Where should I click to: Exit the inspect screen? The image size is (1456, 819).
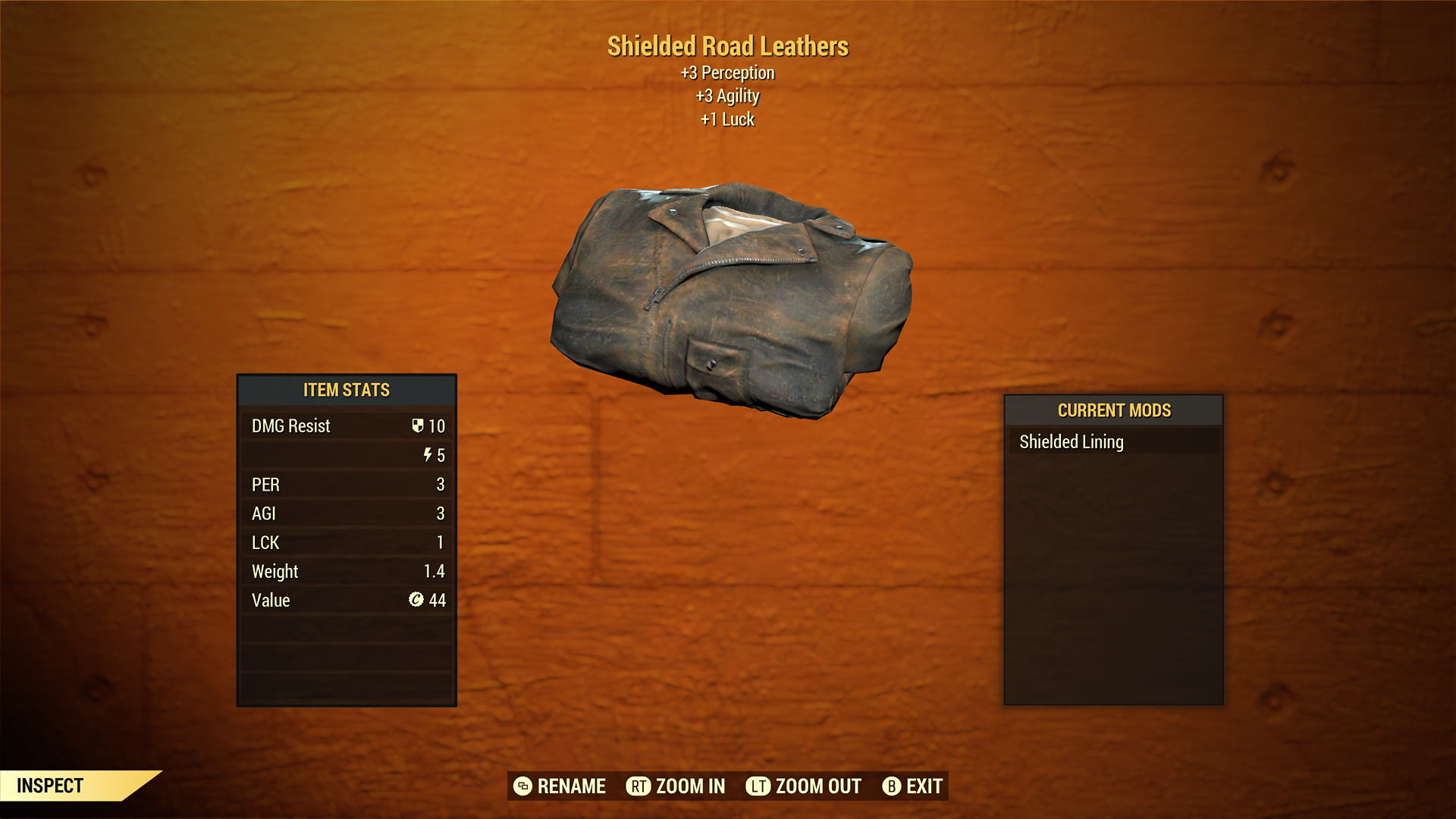coord(912,786)
